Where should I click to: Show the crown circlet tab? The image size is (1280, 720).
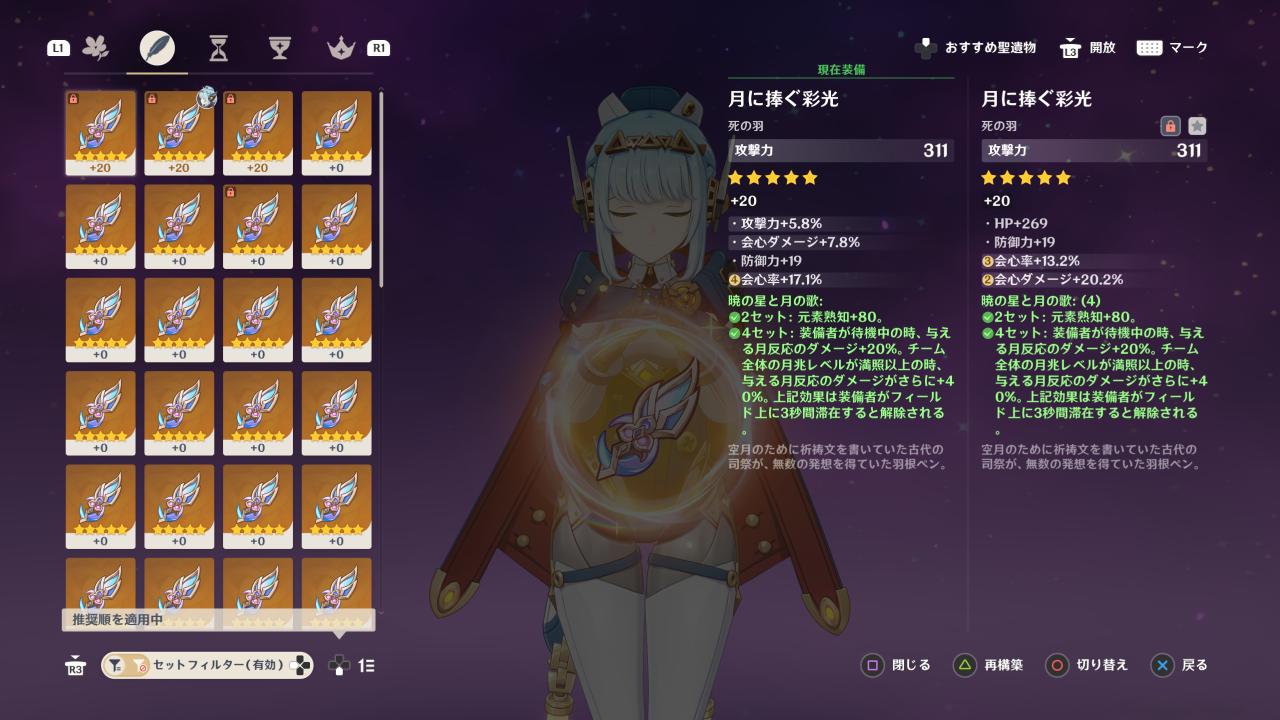342,47
